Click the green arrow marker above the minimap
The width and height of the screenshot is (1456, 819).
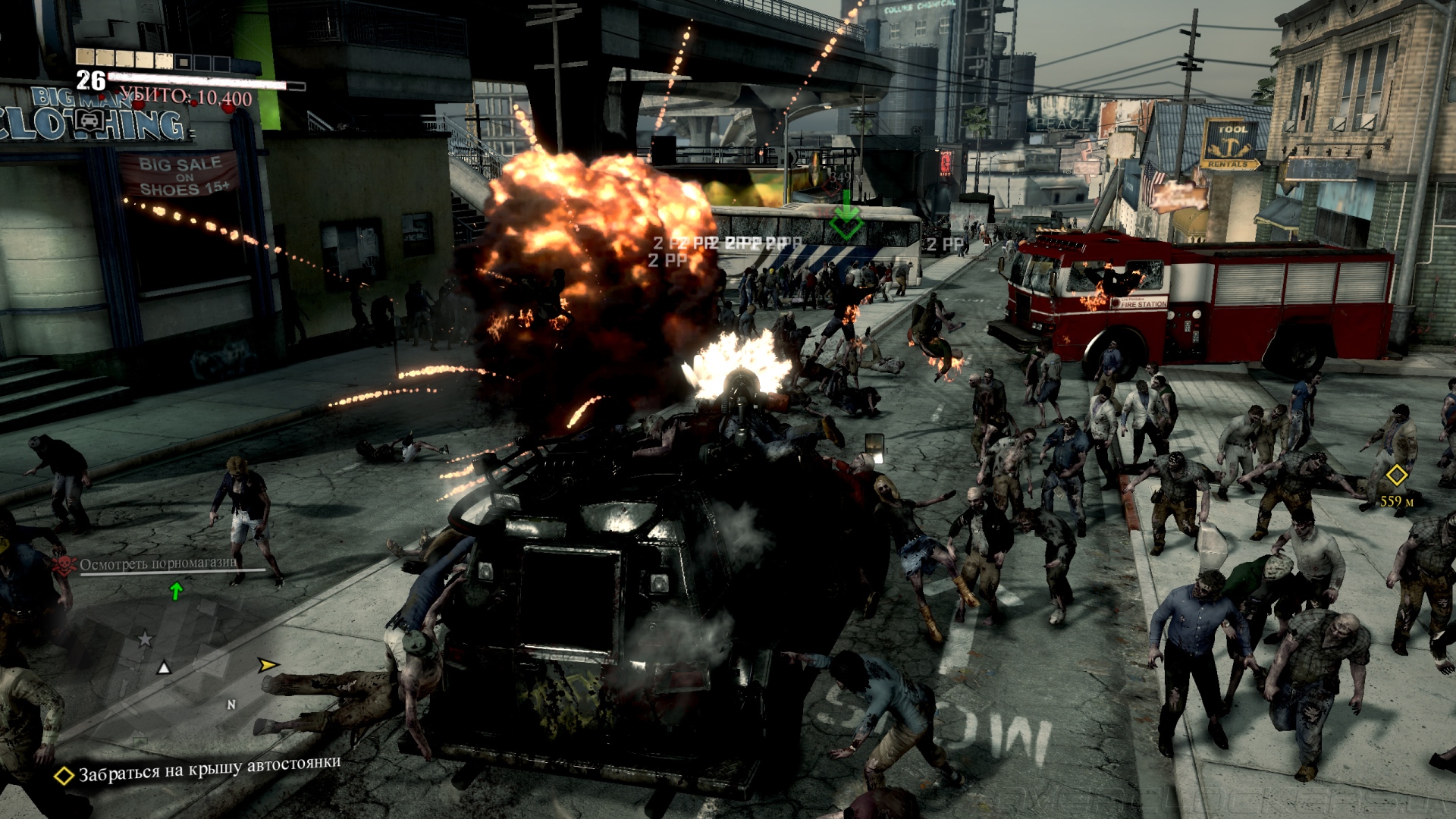[x=176, y=590]
